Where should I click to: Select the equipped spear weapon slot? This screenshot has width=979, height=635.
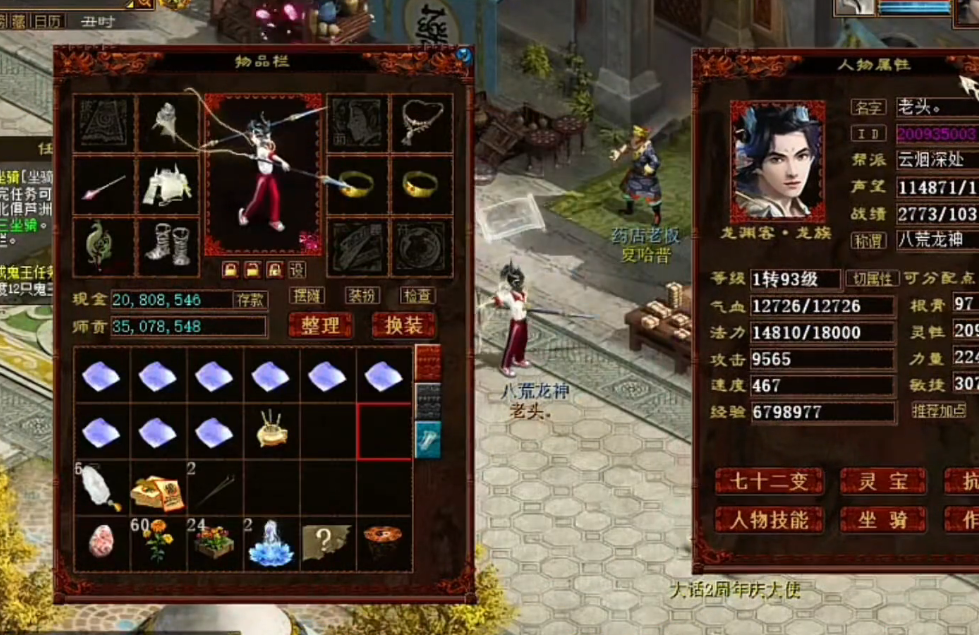(x=104, y=186)
